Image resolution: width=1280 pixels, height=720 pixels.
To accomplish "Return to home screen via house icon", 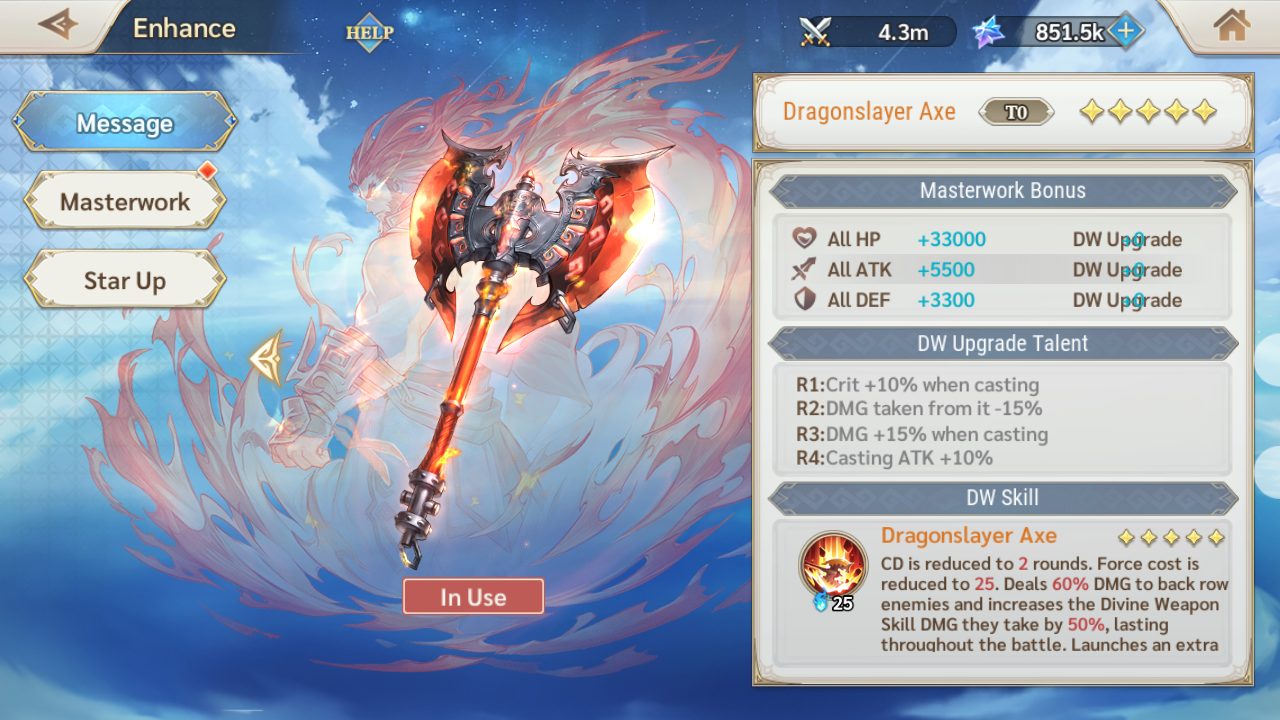I will [1232, 26].
